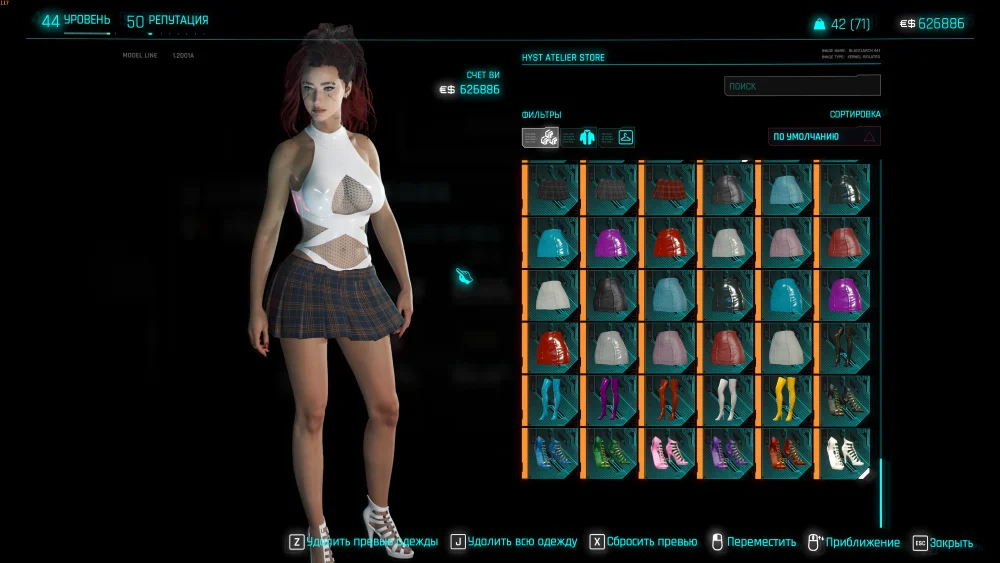Select the all-items cubes filter
The width and height of the screenshot is (1000, 563).
point(549,137)
